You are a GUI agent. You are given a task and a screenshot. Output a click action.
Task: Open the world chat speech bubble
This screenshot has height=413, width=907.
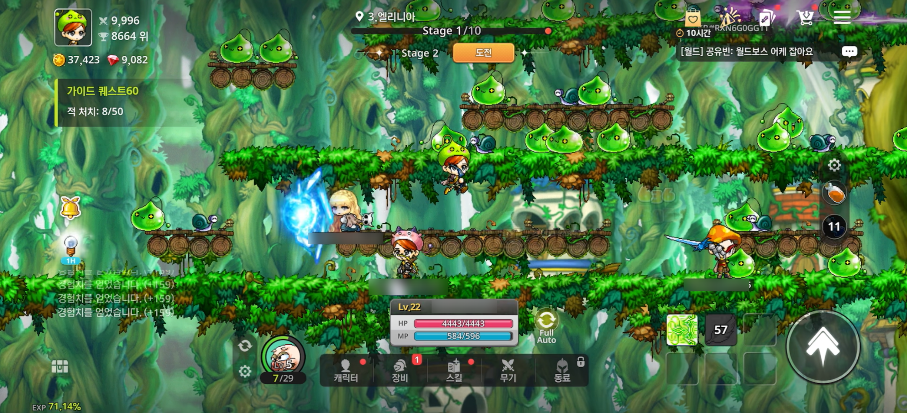pyautogui.click(x=849, y=51)
